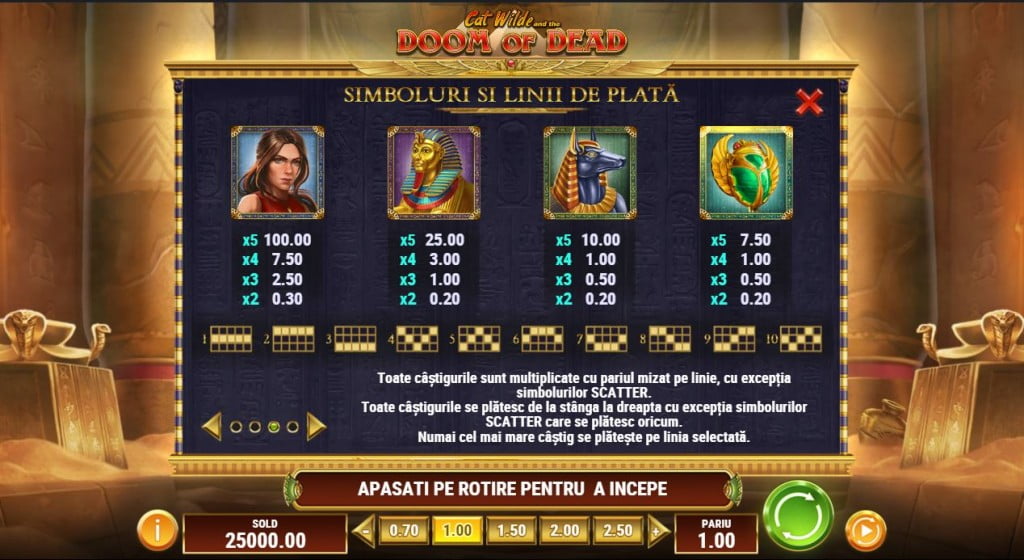Jump to the last paytable page dot
This screenshot has width=1024, height=560.
(x=292, y=427)
